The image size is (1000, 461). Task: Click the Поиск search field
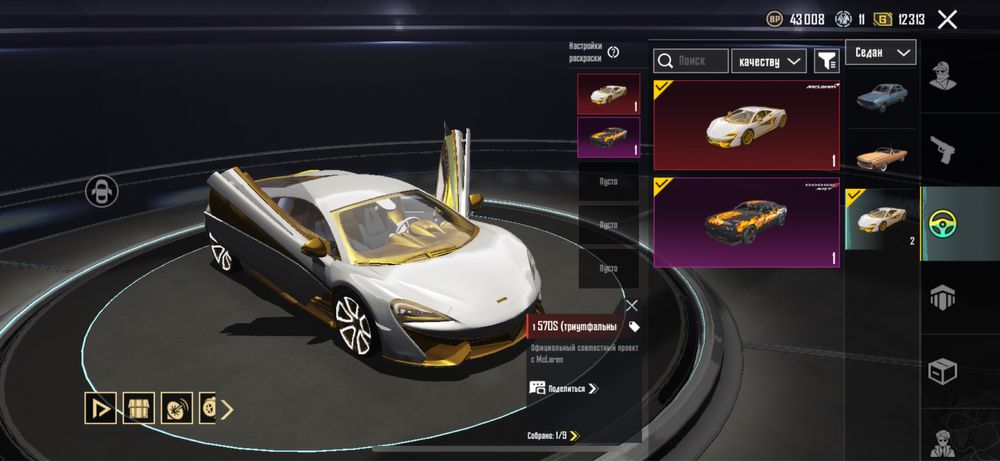(691, 61)
